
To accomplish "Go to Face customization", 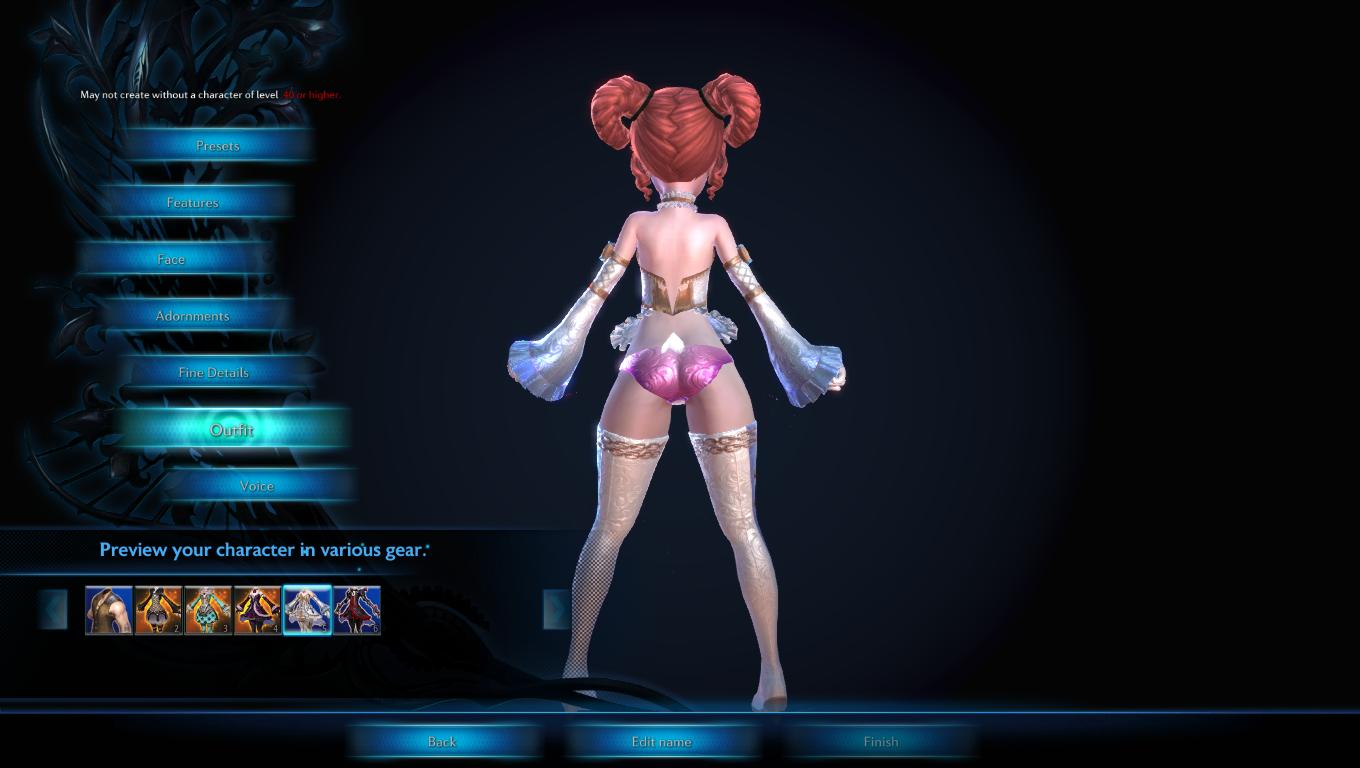I will point(171,260).
